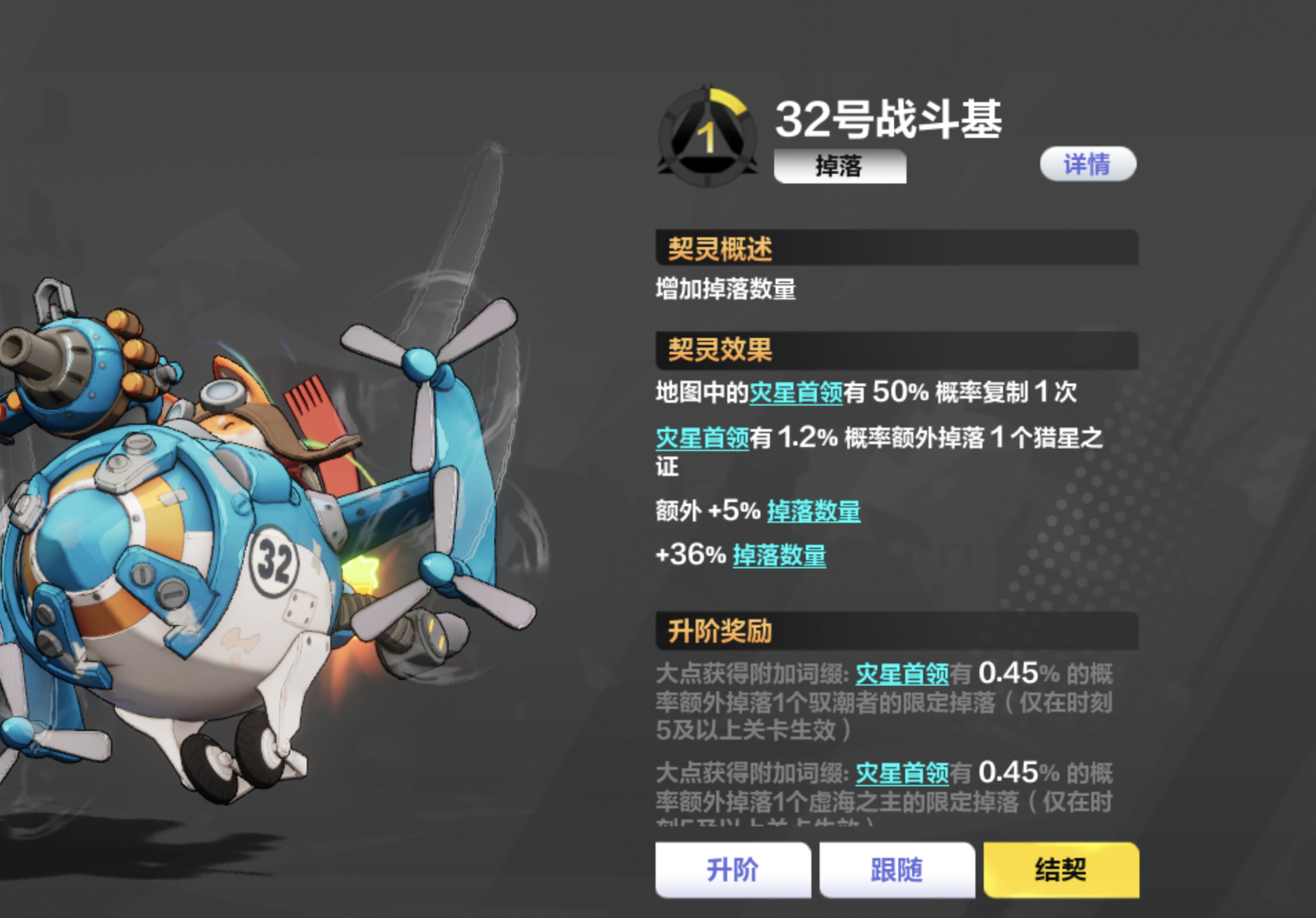Click the 契灵效果 section header
This screenshot has height=918, width=1316.
(x=720, y=350)
